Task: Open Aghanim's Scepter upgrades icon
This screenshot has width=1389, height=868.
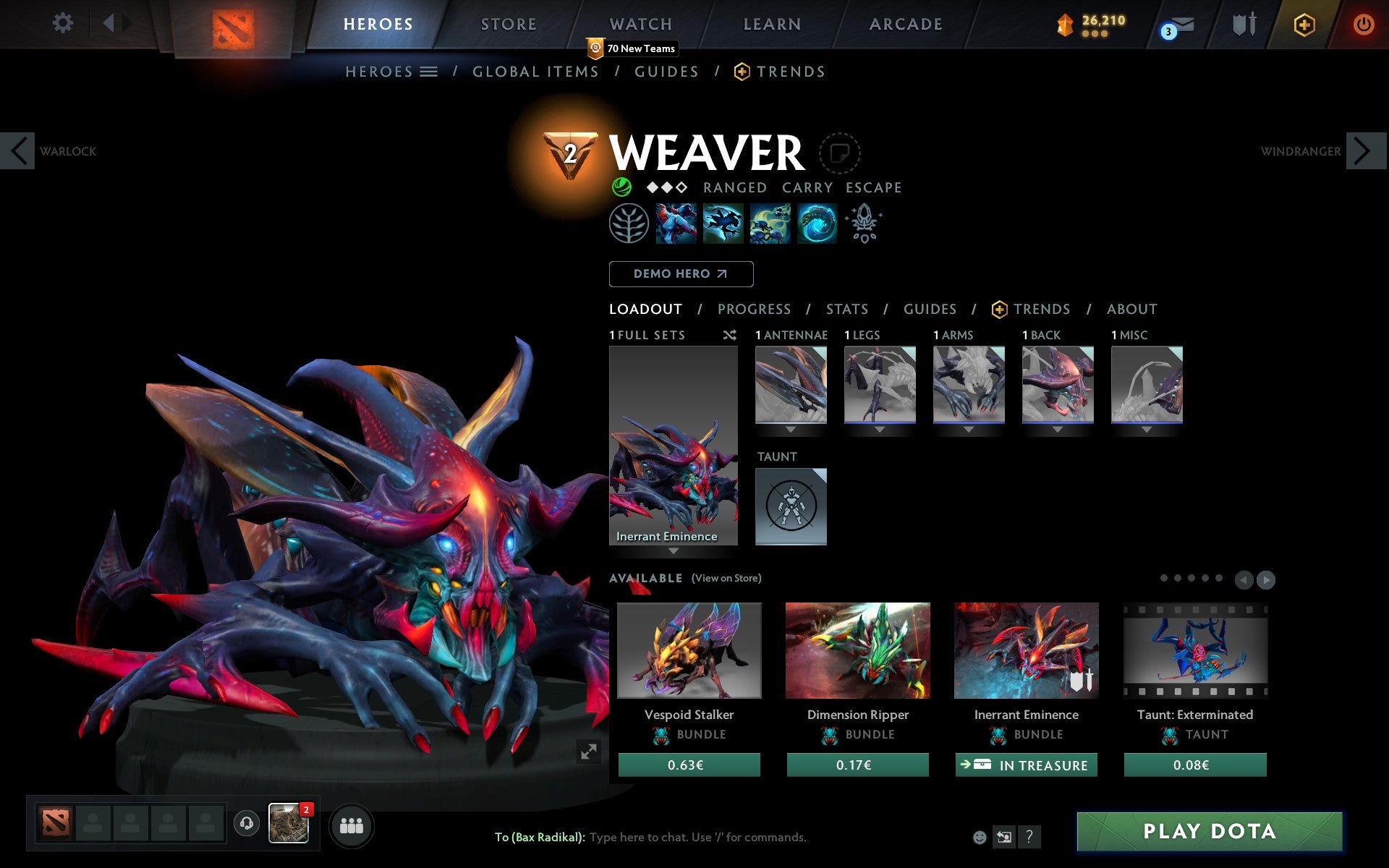Action: click(864, 224)
